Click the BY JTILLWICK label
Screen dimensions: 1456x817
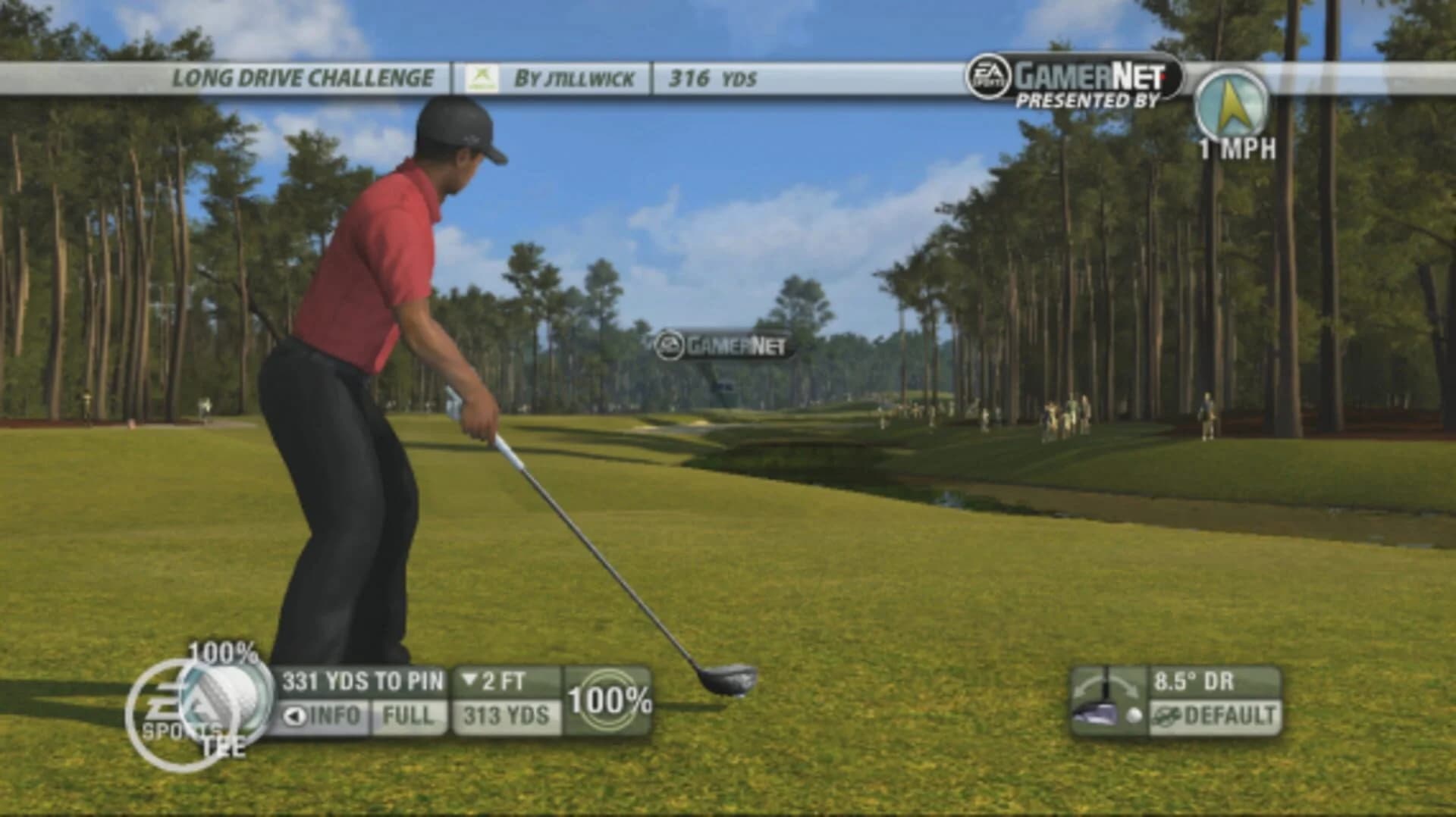pyautogui.click(x=573, y=77)
